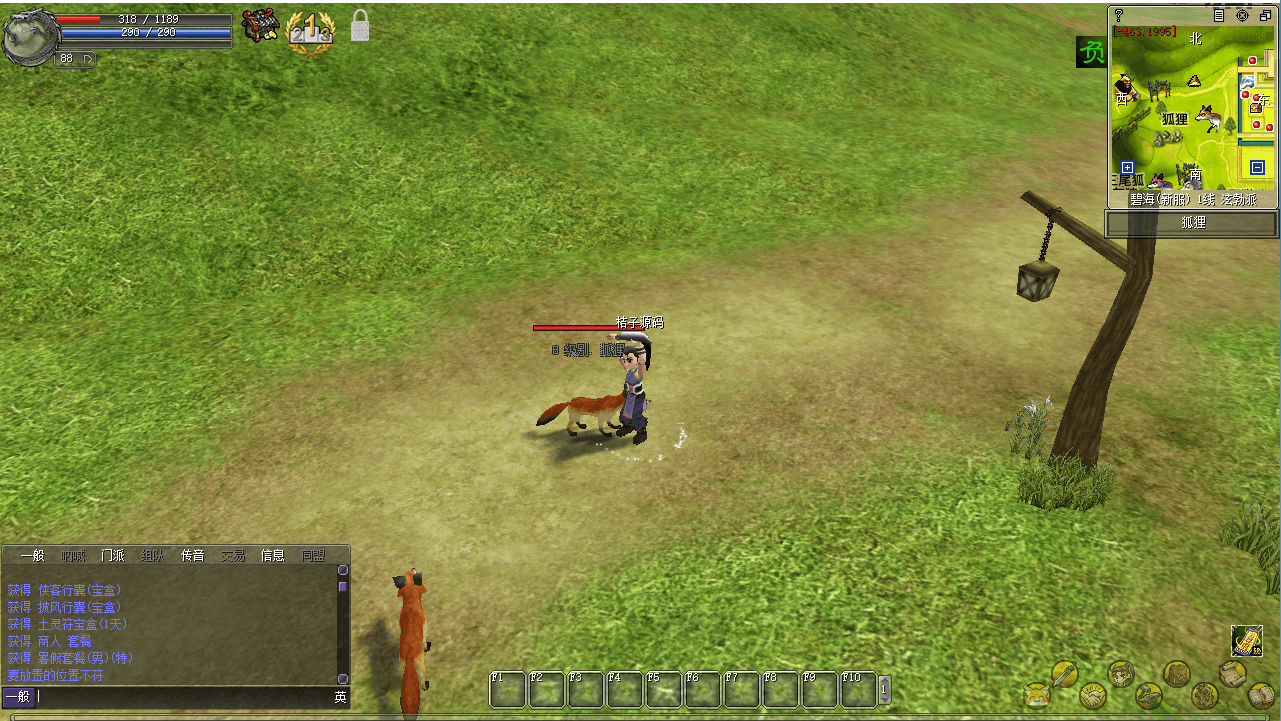
Task: Zoom out the minimap with minus button
Action: click(x=1257, y=167)
